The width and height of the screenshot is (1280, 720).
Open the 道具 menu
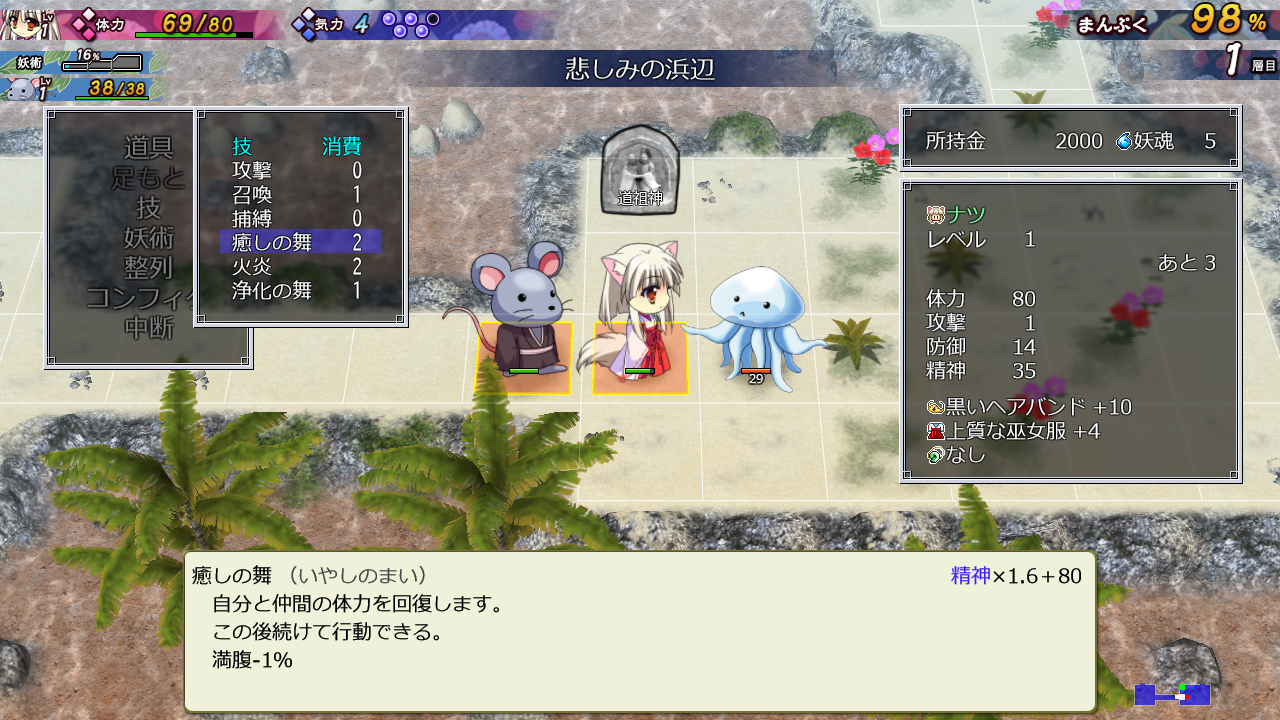(x=148, y=148)
